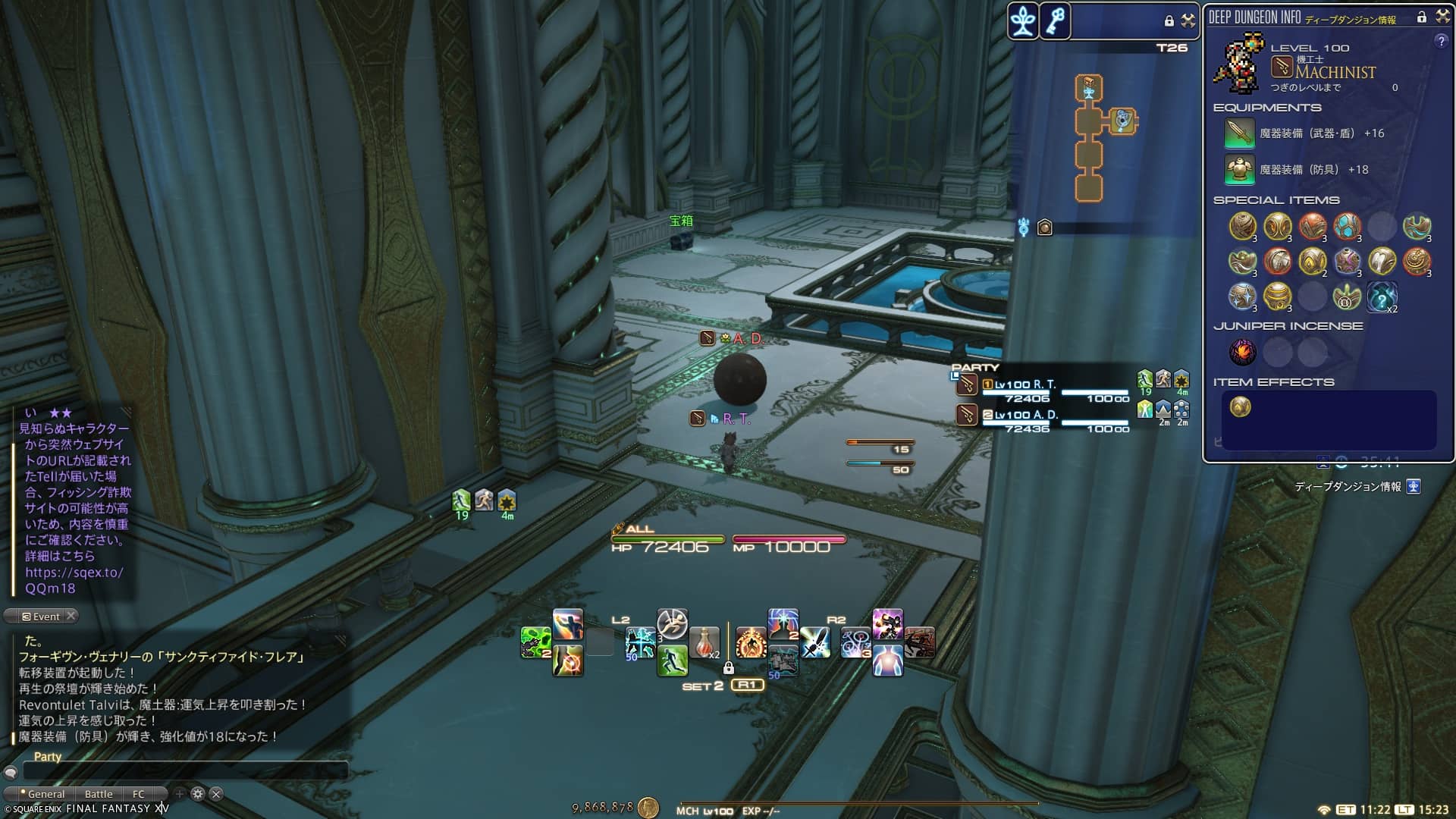The image size is (1456, 819).
Task: Open the Deep Dungeon Info help button
Action: (1441, 42)
